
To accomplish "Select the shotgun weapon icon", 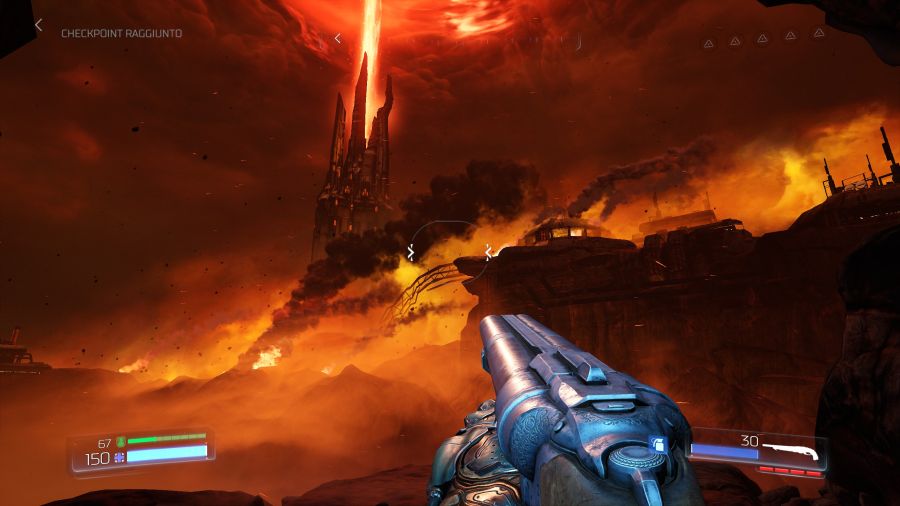I will (789, 453).
